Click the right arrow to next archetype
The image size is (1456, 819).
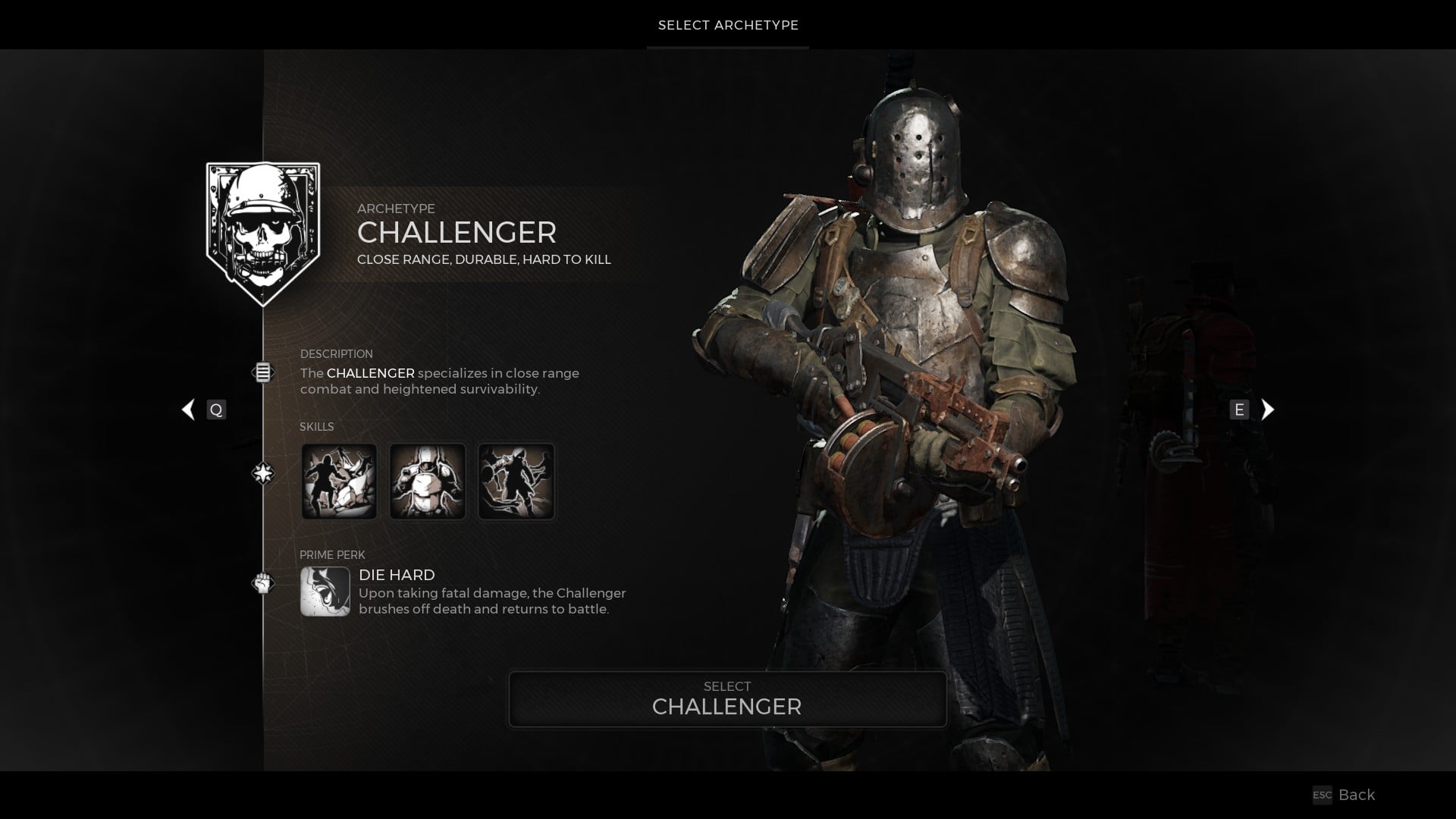coord(1267,409)
